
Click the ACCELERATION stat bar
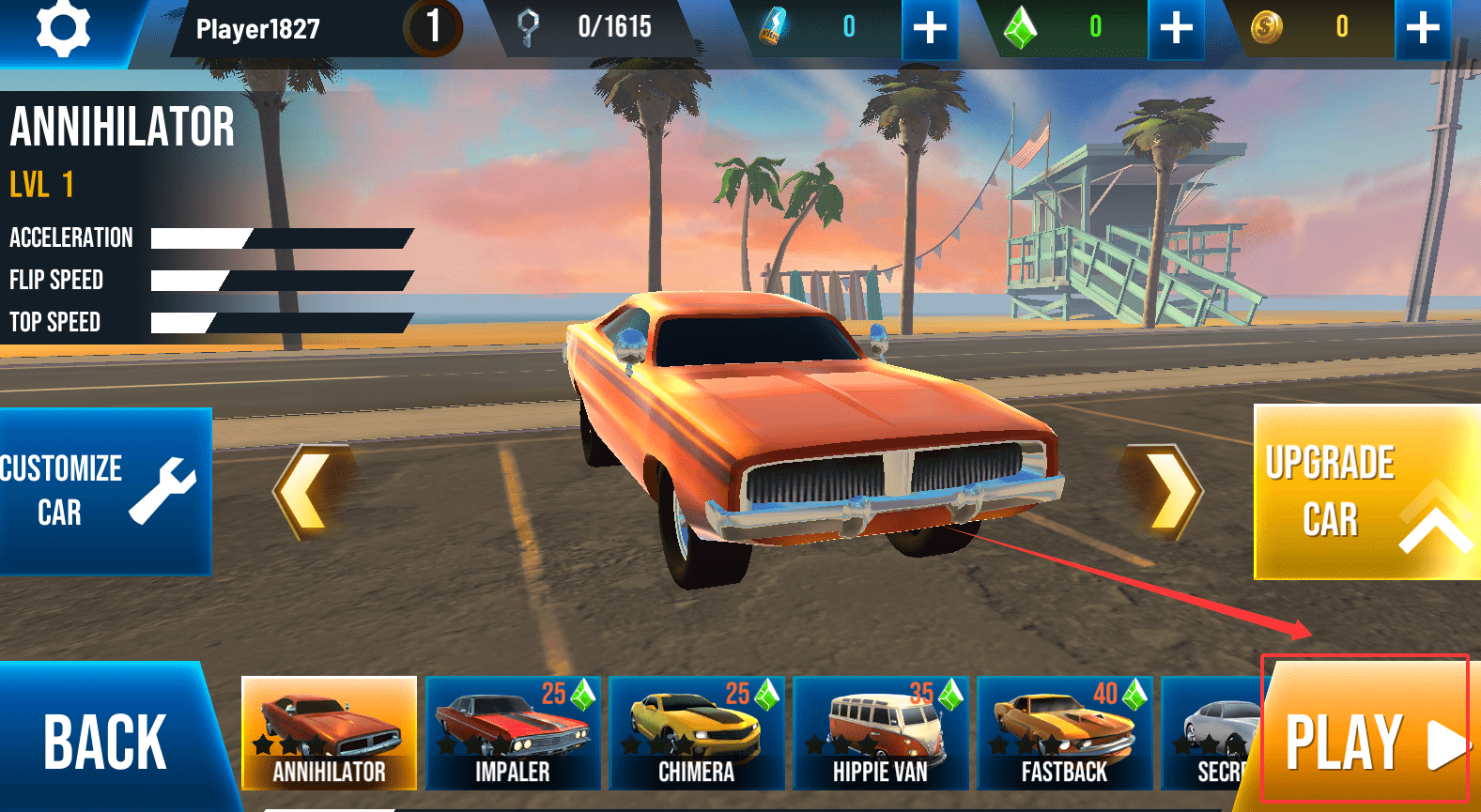point(282,237)
